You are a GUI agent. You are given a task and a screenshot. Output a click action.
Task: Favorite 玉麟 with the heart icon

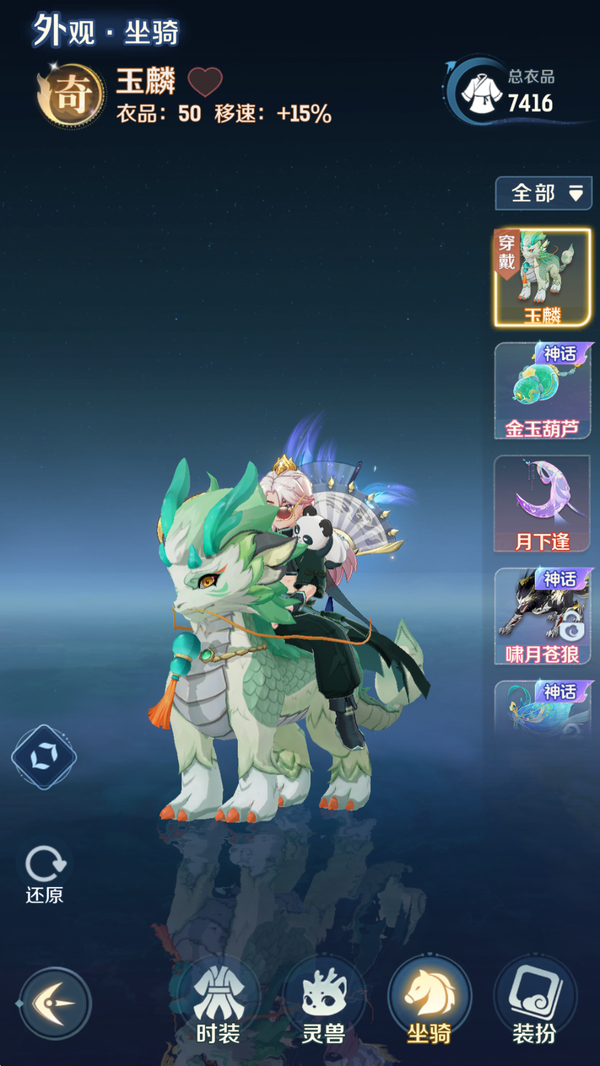[x=205, y=81]
